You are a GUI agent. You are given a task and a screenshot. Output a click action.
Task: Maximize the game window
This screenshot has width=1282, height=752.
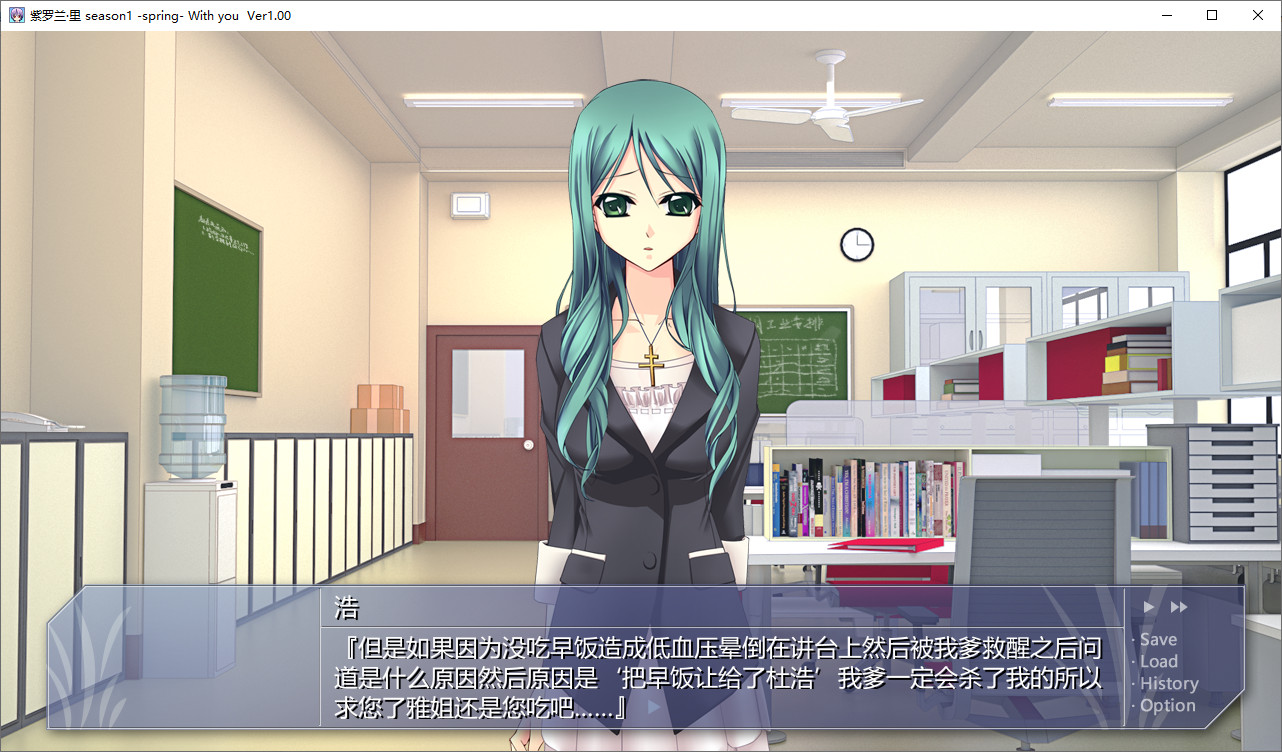click(1212, 15)
